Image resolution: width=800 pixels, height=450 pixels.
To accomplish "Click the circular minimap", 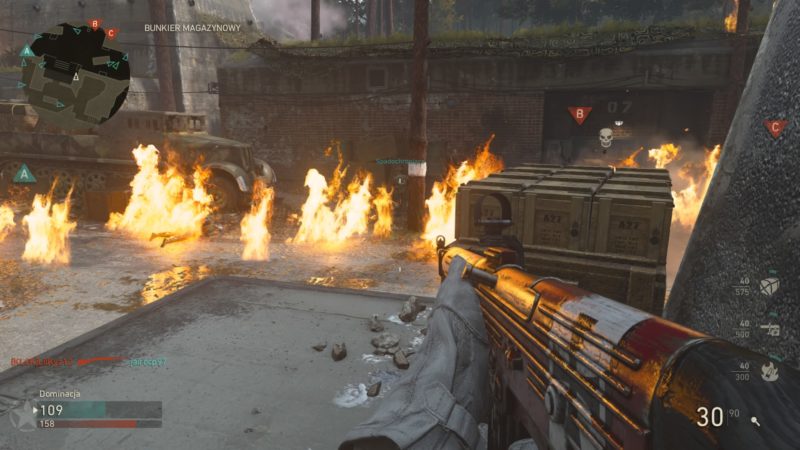I will pyautogui.click(x=73, y=75).
